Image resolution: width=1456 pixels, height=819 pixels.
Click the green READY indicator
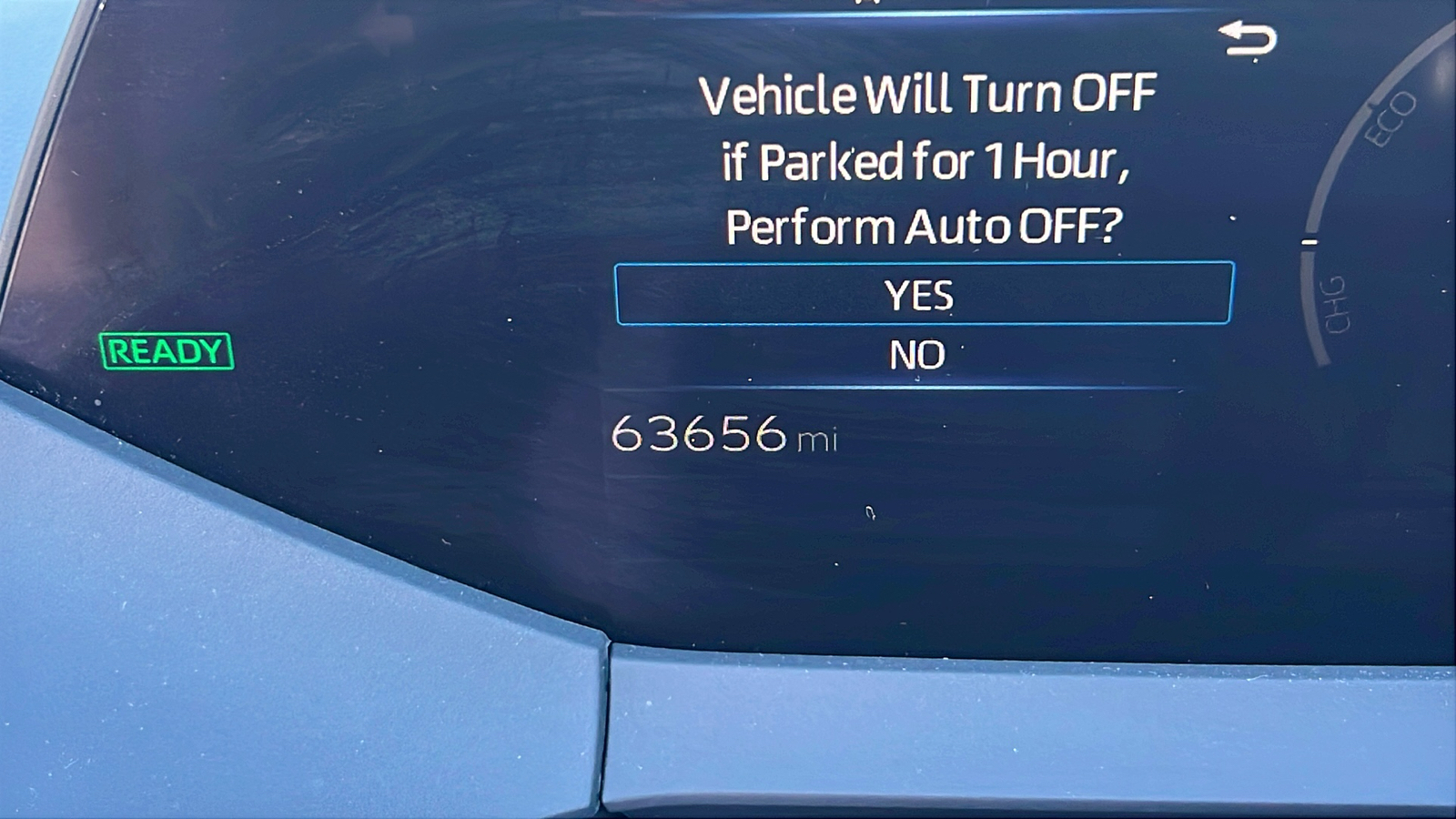(x=167, y=351)
